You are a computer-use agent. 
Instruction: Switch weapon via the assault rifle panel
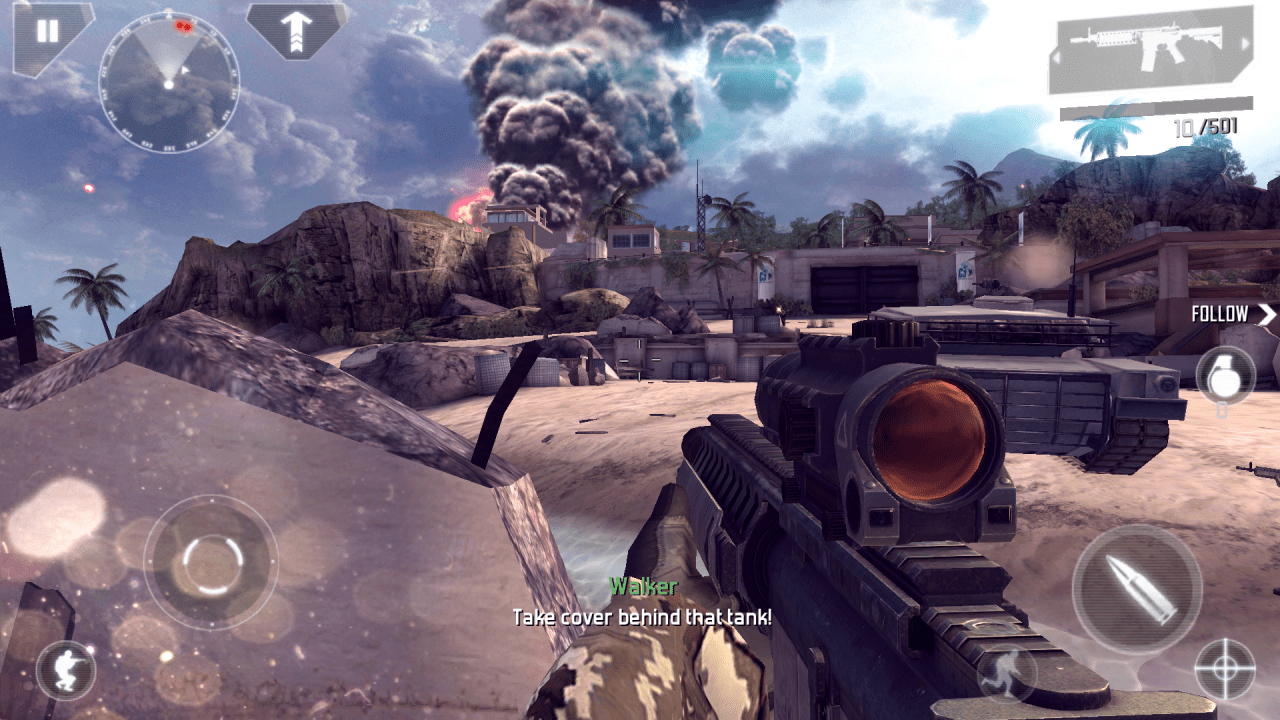pyautogui.click(x=1150, y=50)
